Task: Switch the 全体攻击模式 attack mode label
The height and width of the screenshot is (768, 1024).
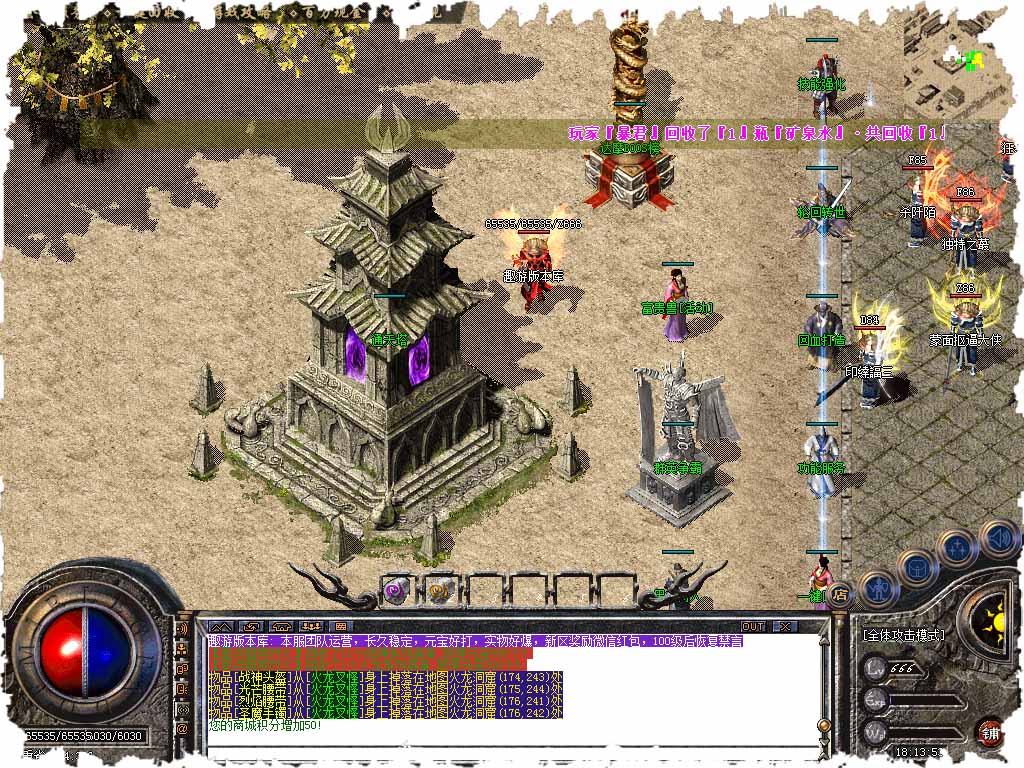Action: pos(901,635)
